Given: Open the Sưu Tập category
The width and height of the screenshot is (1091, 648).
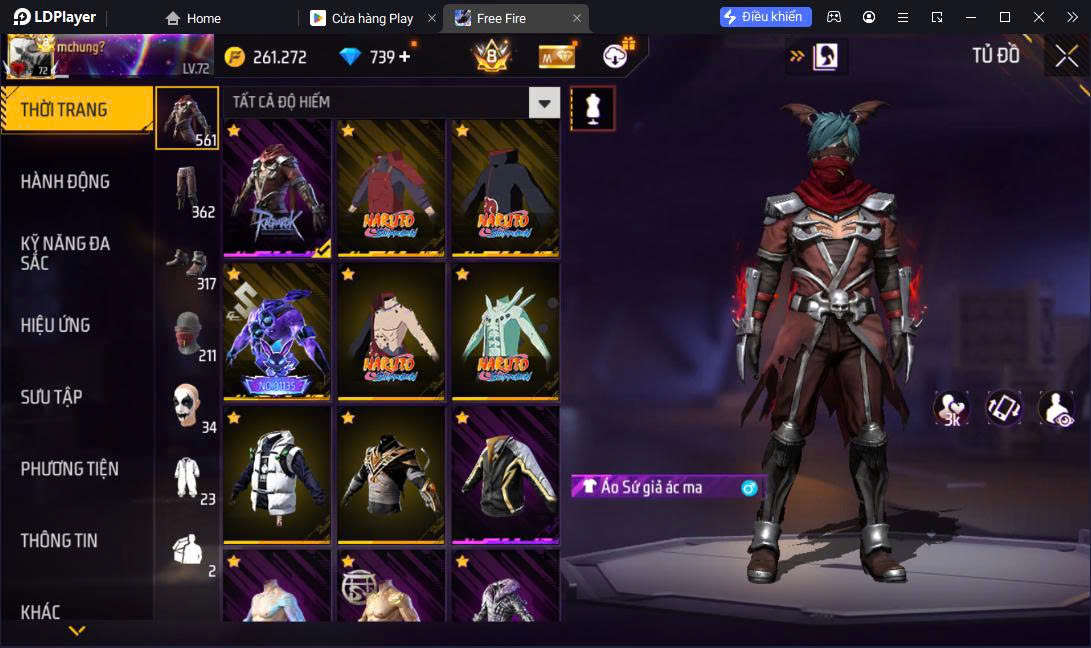Looking at the screenshot, I should click(x=52, y=397).
